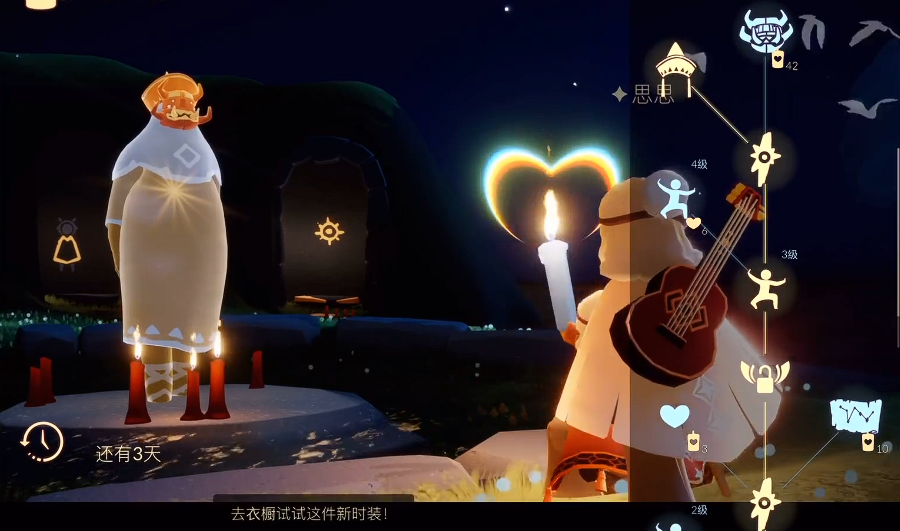Click the clock icon showing 3 days left

(x=43, y=441)
